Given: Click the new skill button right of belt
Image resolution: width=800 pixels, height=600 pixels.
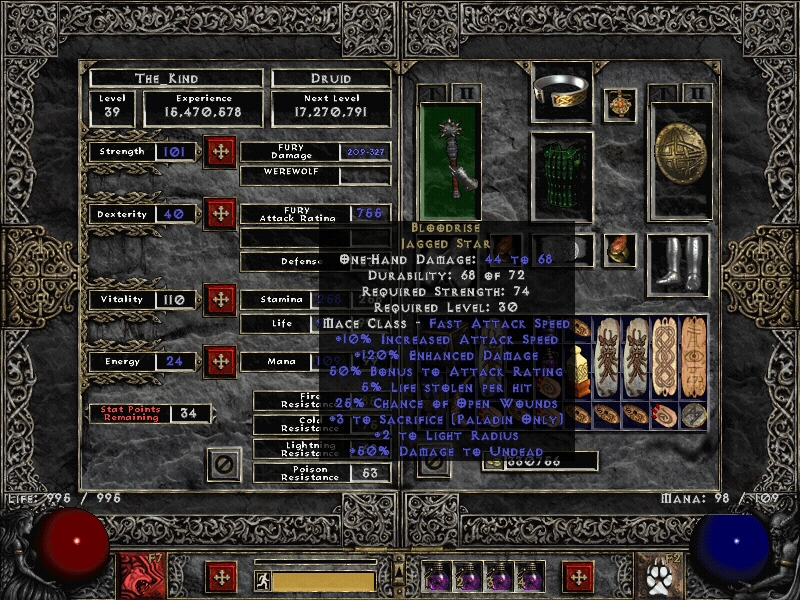Looking at the screenshot, I should 577,577.
